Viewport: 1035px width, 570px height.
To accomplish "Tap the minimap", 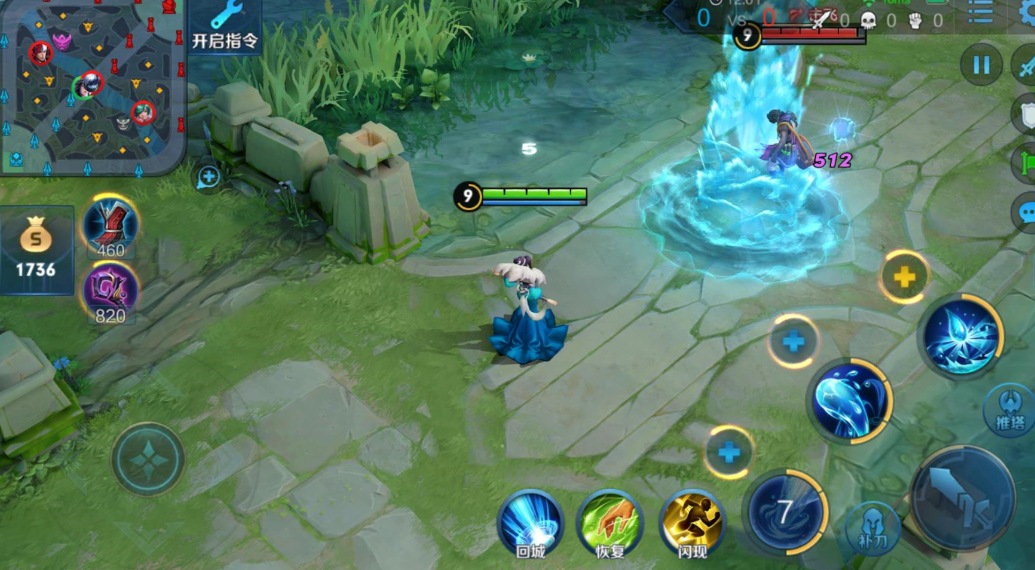I will pos(92,87).
